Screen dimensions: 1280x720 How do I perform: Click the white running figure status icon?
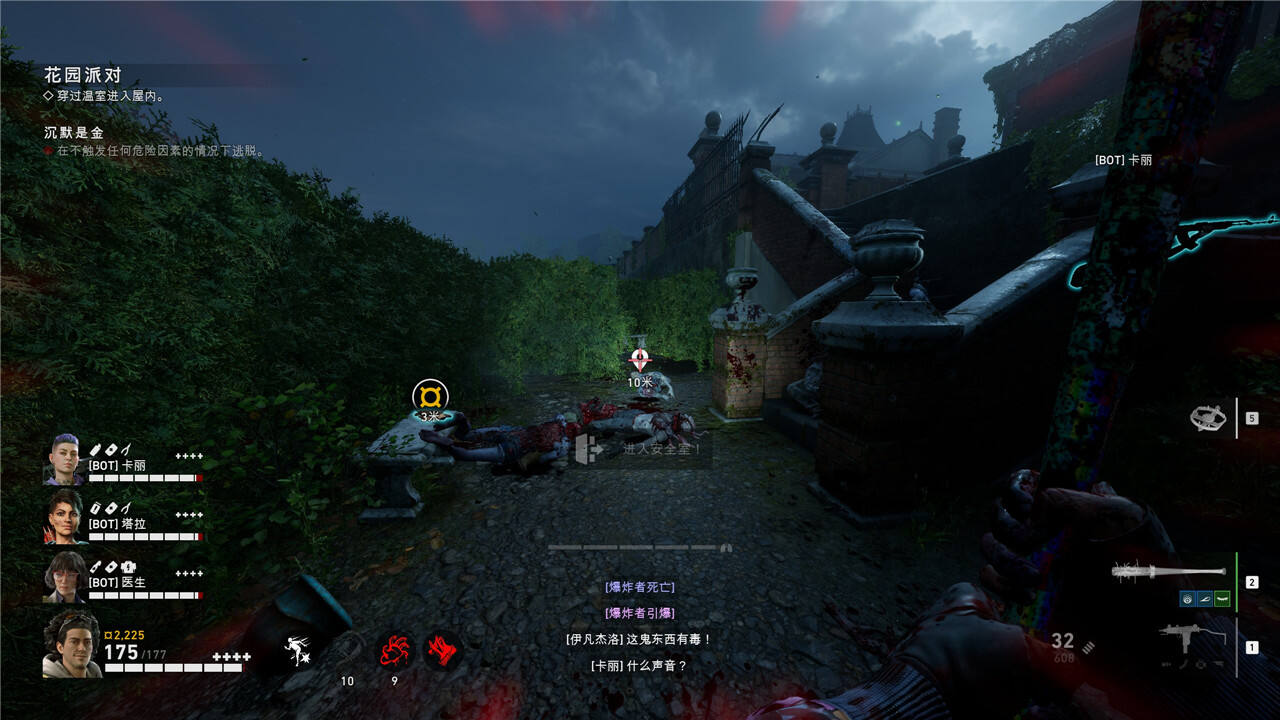tap(298, 651)
